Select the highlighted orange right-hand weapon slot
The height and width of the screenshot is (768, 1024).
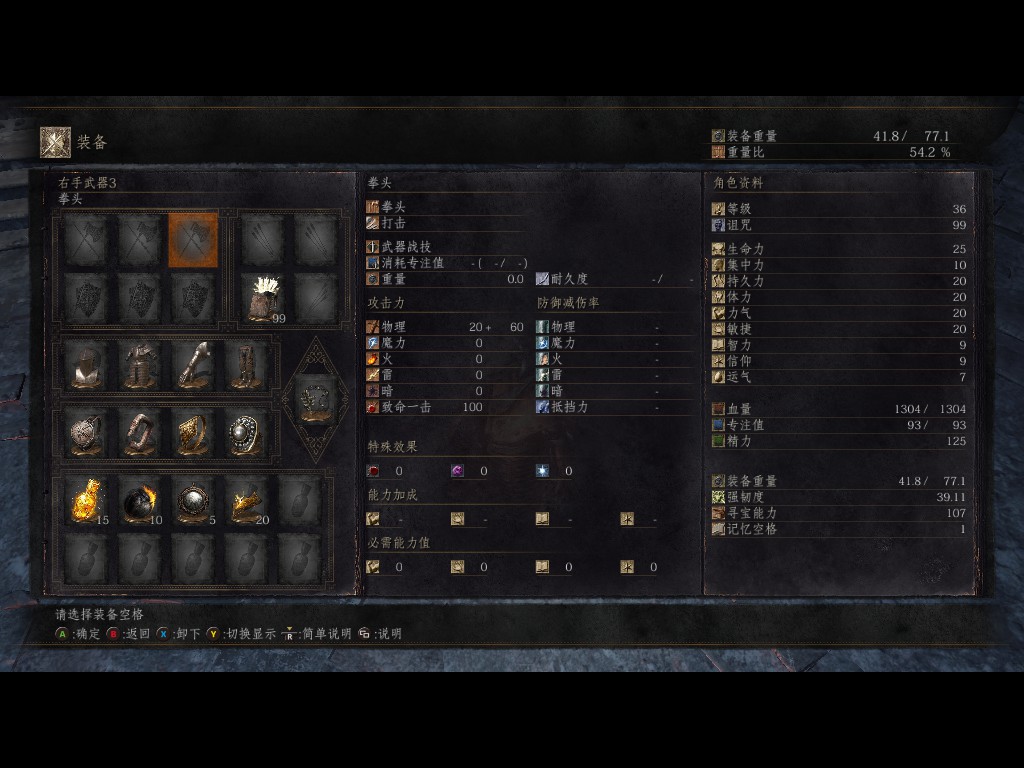click(192, 240)
